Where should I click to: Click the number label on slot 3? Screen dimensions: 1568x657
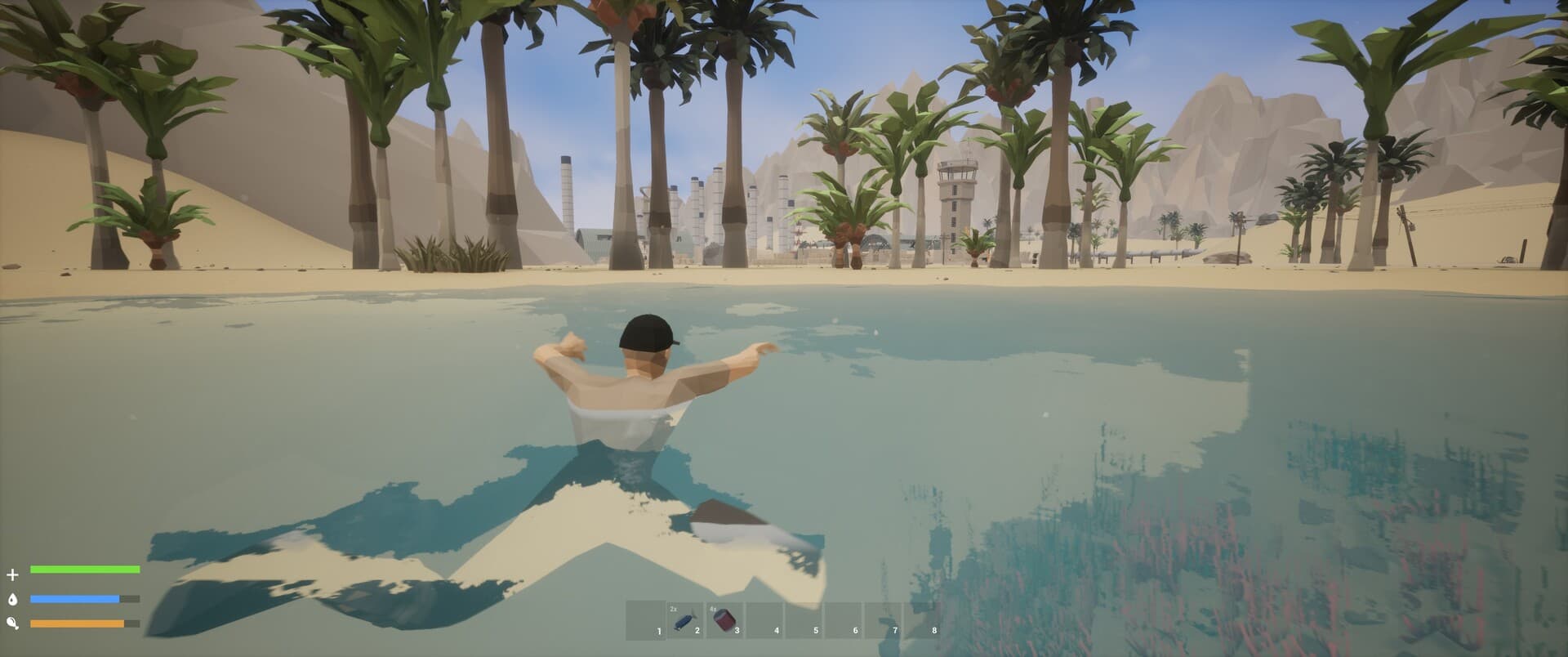(737, 631)
